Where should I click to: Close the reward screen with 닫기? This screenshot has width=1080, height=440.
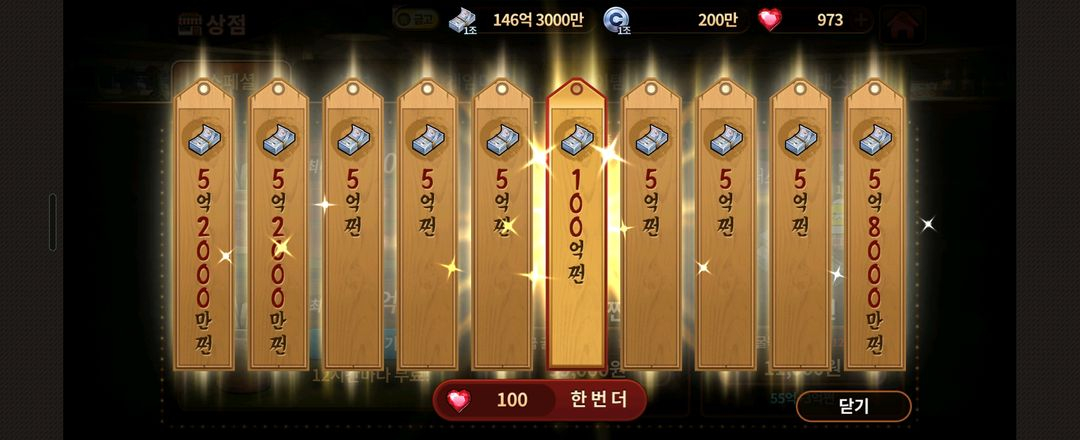point(853,406)
